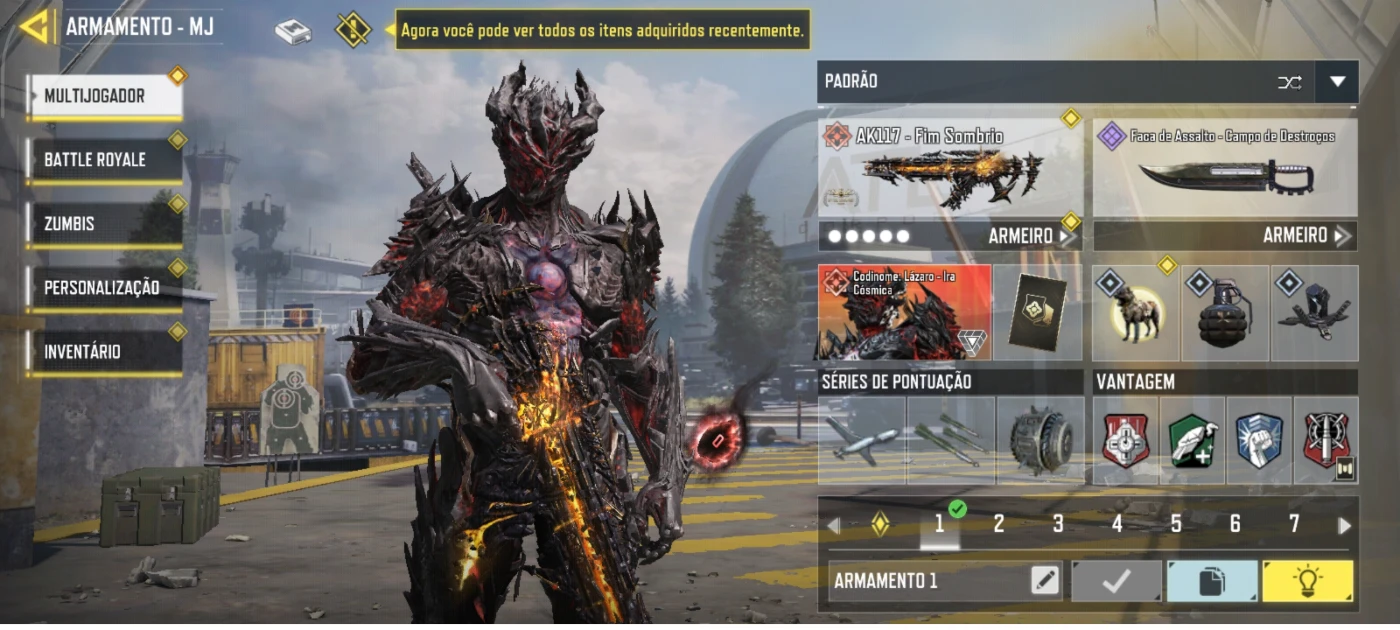Open the Battle Royale loadout tab
Viewport: 1400px width, 630px height.
[x=105, y=160]
